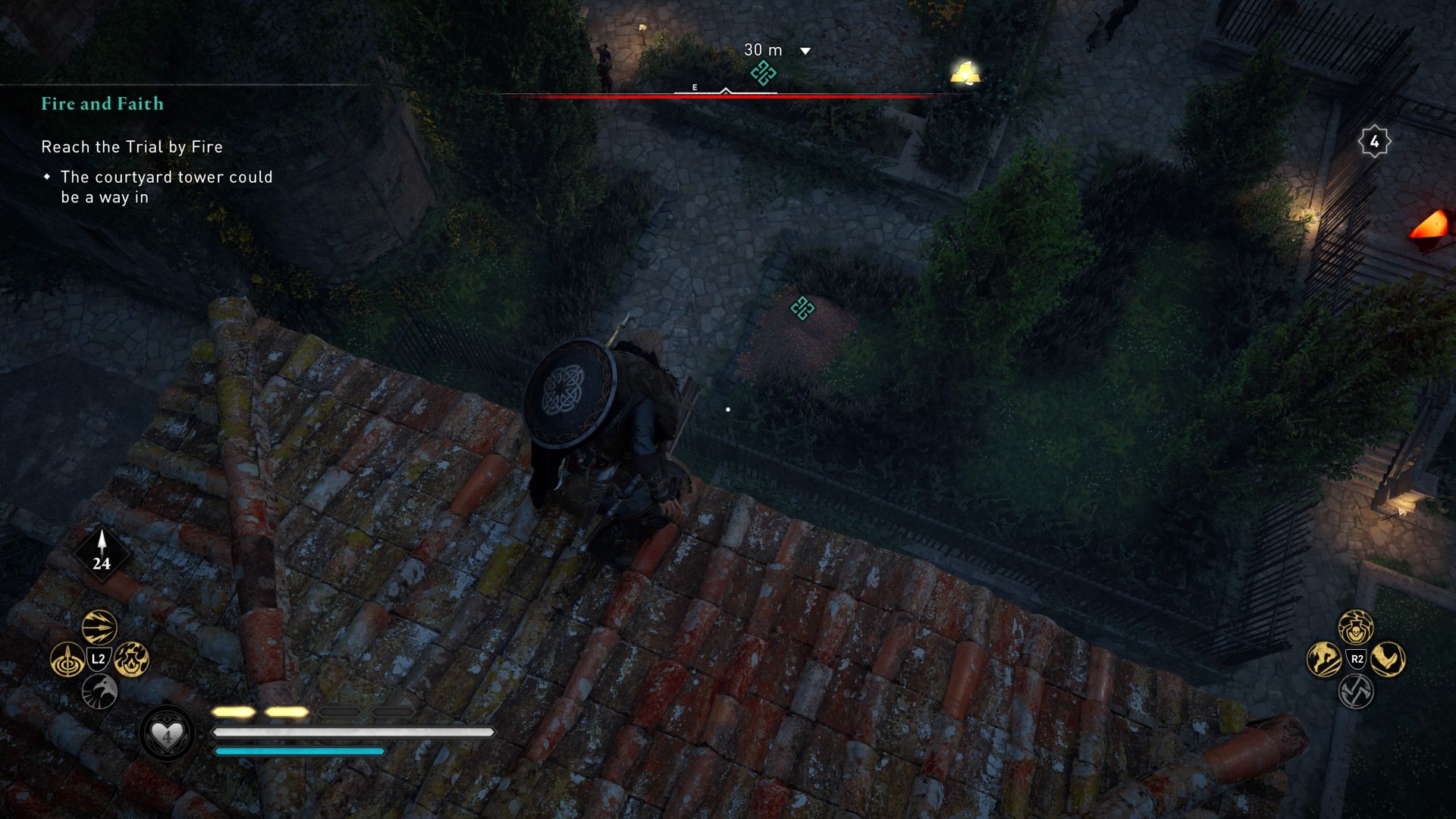Image resolution: width=1456 pixels, height=819 pixels.
Task: Click the 'Reach the Trial by Fire' objective
Action: (x=131, y=147)
